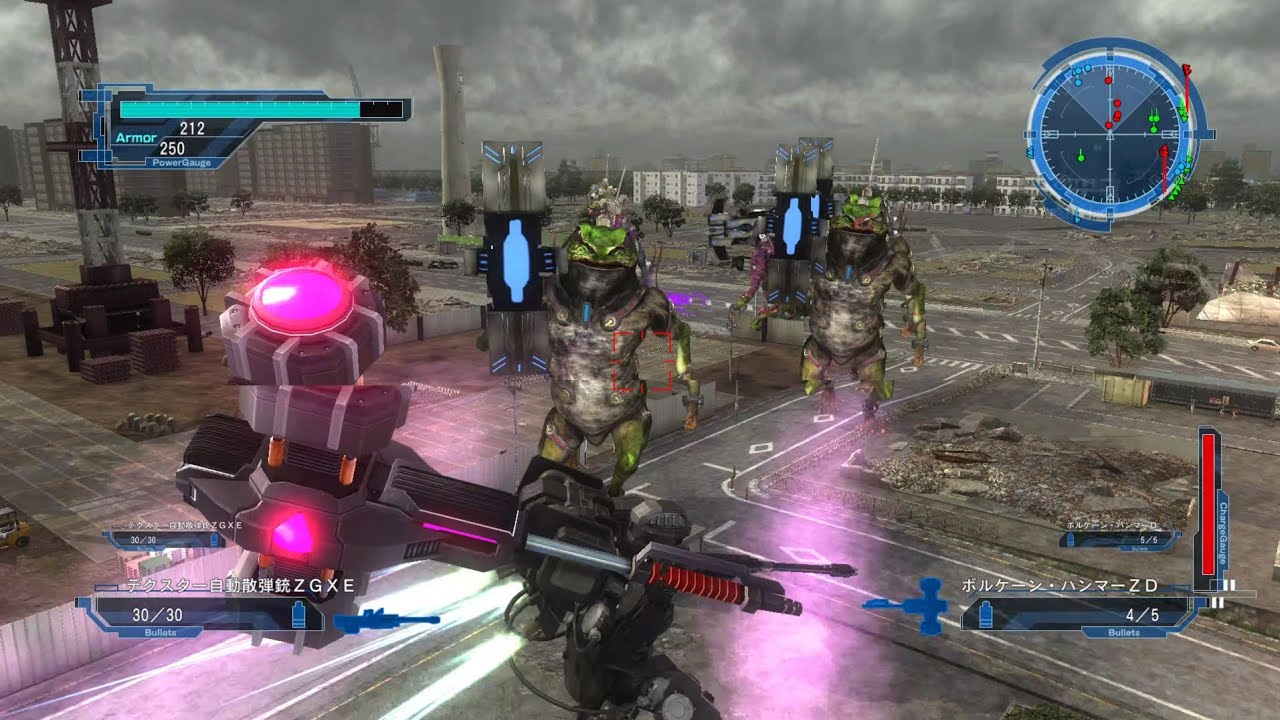Click the blue shotgun weapon icon
The image size is (1280, 720).
pos(385,622)
